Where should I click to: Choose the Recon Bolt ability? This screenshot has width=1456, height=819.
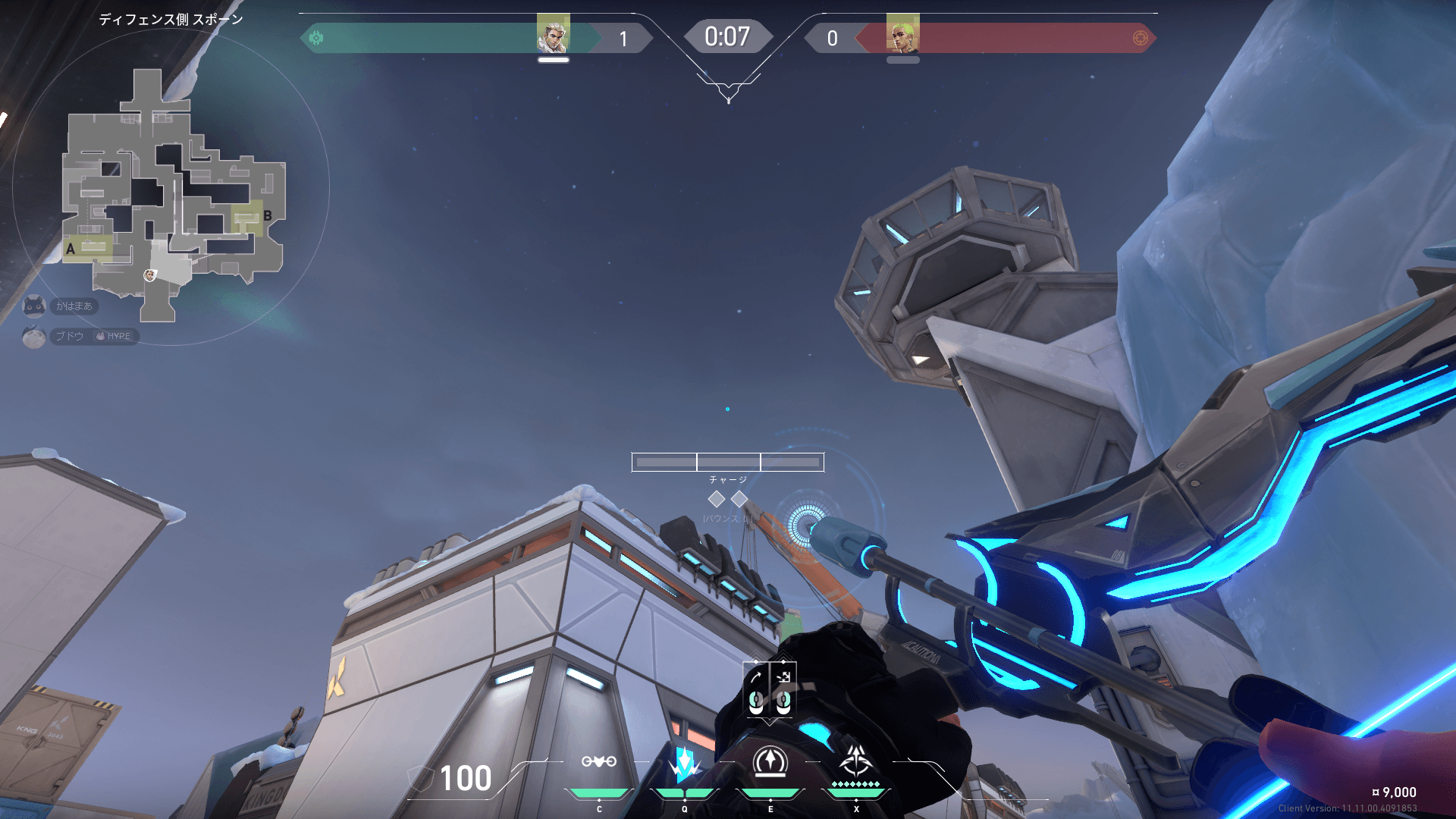pyautogui.click(x=770, y=763)
